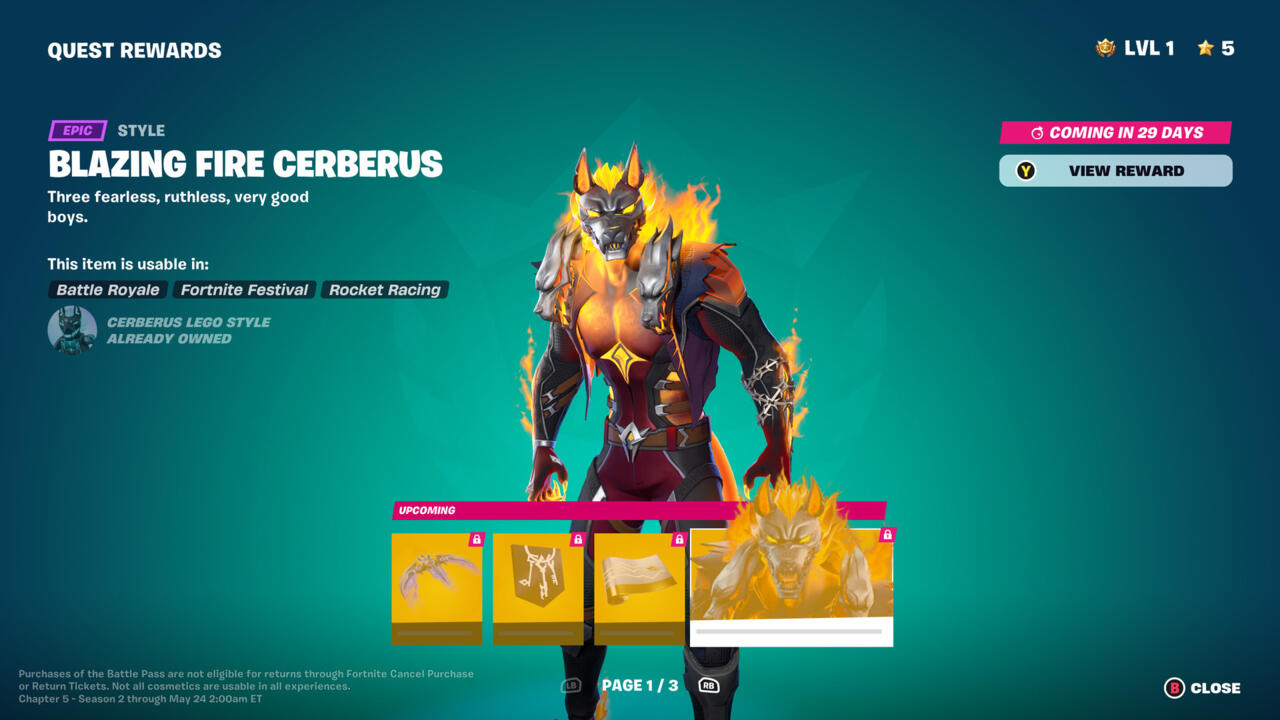1280x720 pixels.
Task: Choose the locked keys banner reward tile
Action: point(538,588)
